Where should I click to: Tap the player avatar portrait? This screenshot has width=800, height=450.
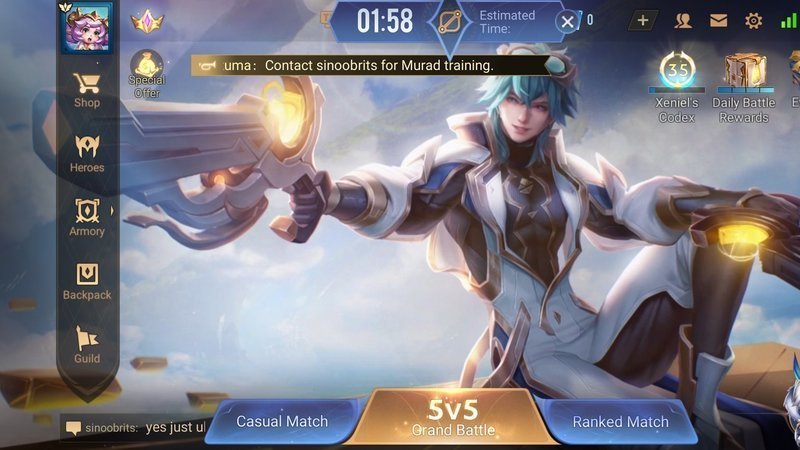pyautogui.click(x=87, y=27)
